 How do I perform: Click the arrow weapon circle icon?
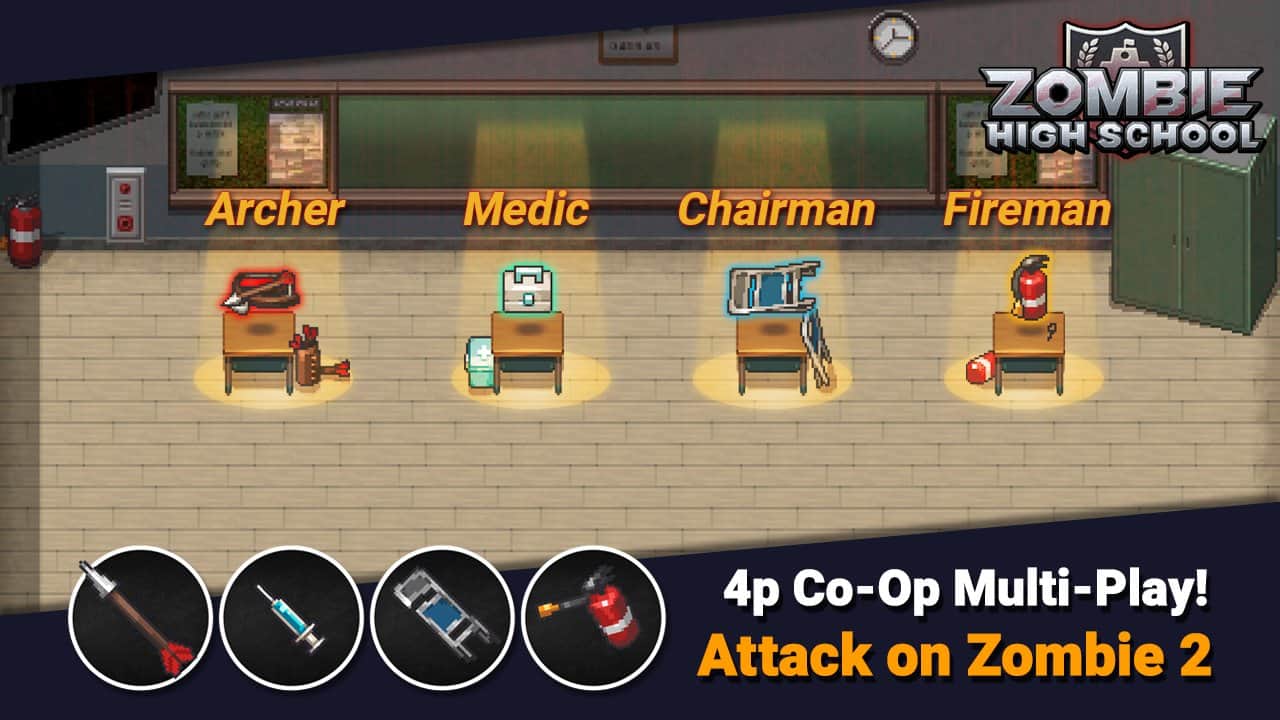tap(140, 617)
